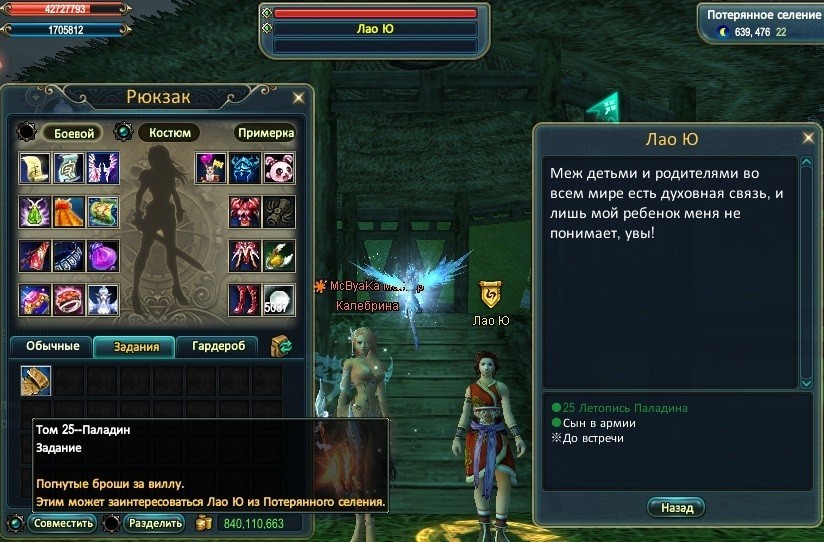The height and width of the screenshot is (542, 824).
Task: Open the Примерка fitting option
Action: [266, 133]
